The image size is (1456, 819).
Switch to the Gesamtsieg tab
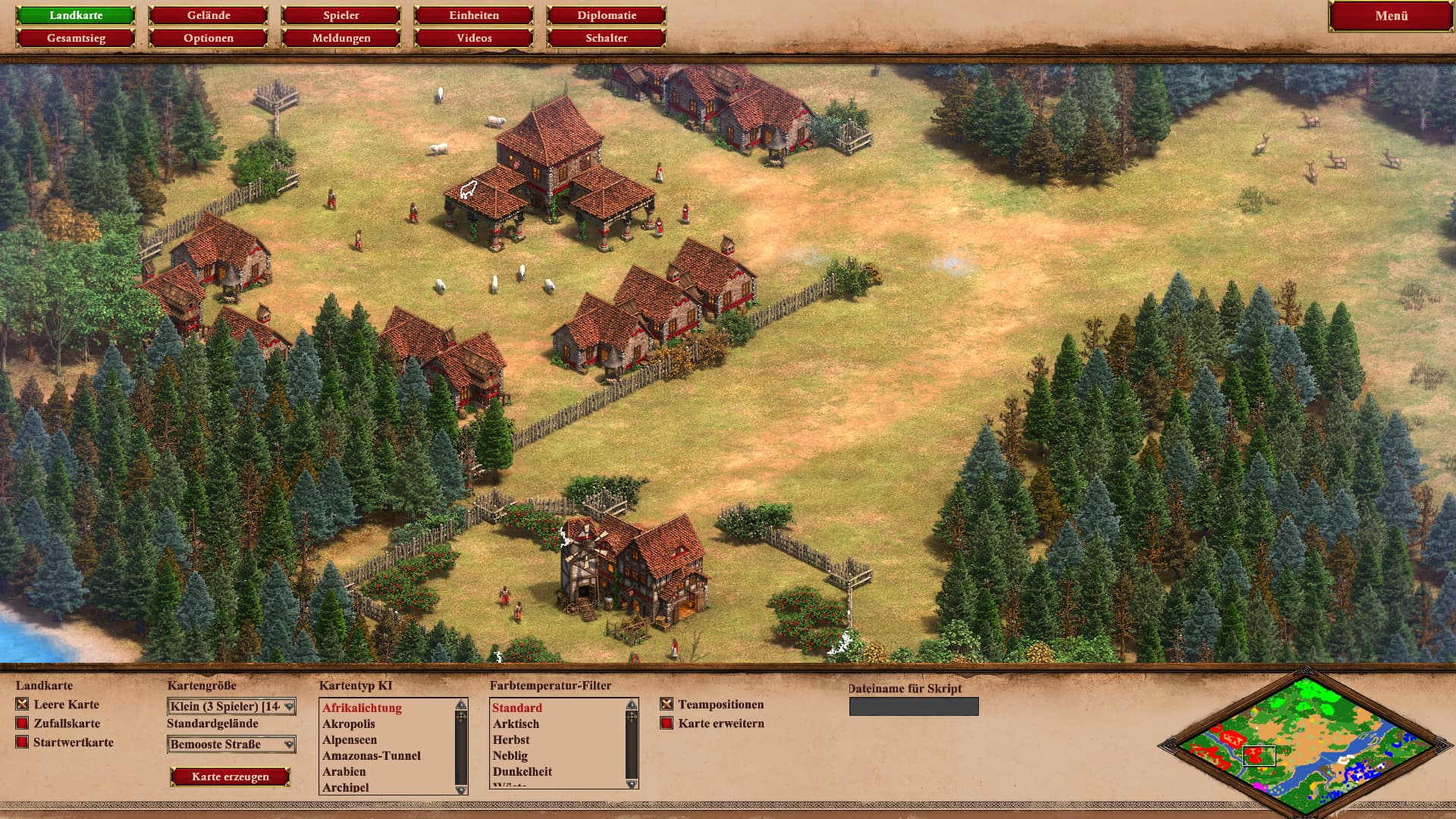coord(76,38)
